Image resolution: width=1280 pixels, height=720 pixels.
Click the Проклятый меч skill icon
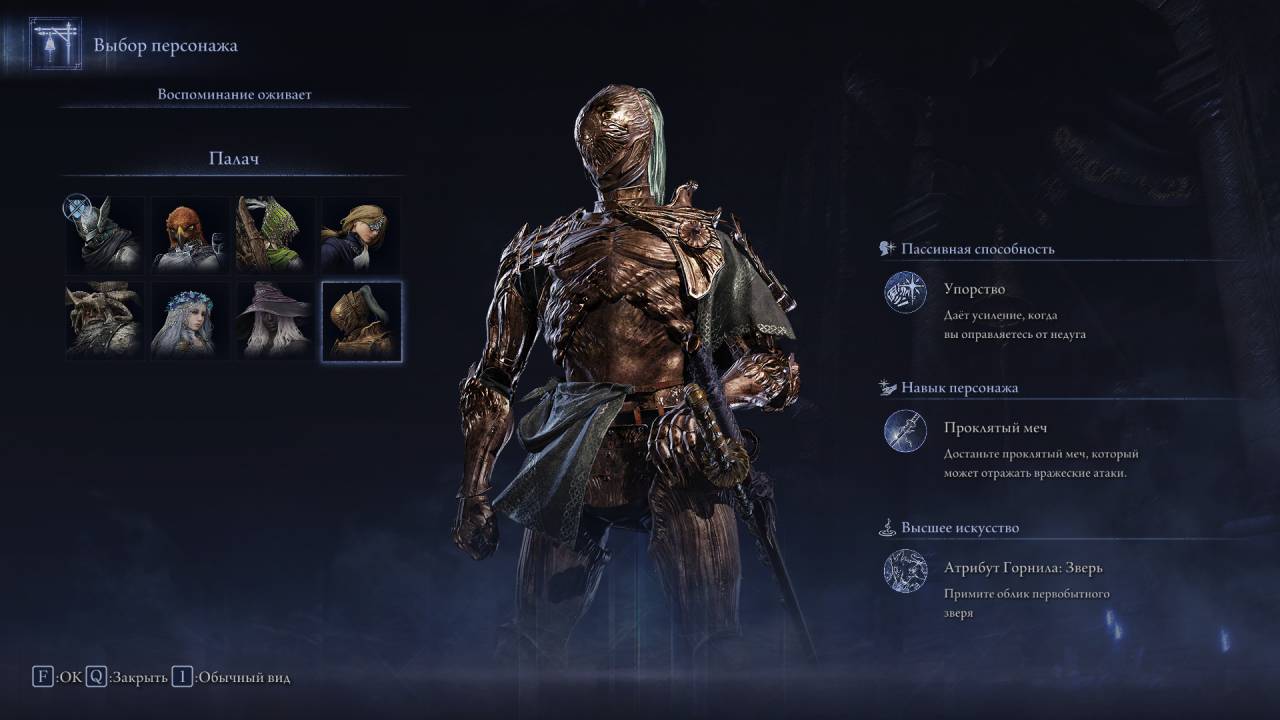point(905,431)
